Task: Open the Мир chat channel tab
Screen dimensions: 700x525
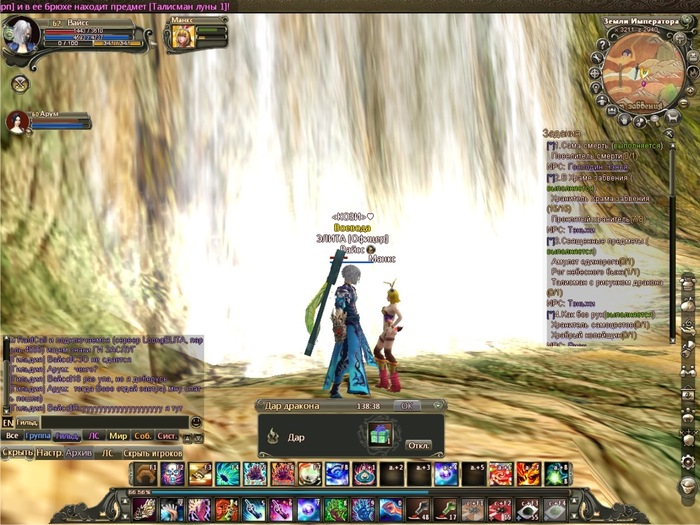Action: tap(118, 436)
